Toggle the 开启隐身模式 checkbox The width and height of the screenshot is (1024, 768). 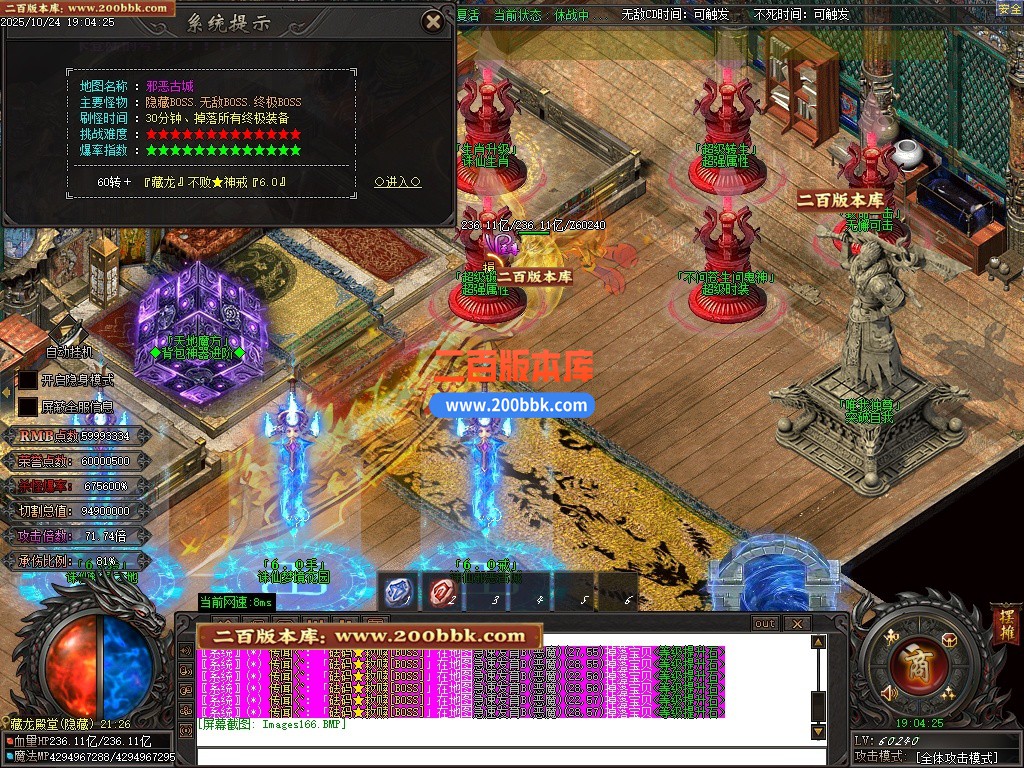click(x=28, y=380)
